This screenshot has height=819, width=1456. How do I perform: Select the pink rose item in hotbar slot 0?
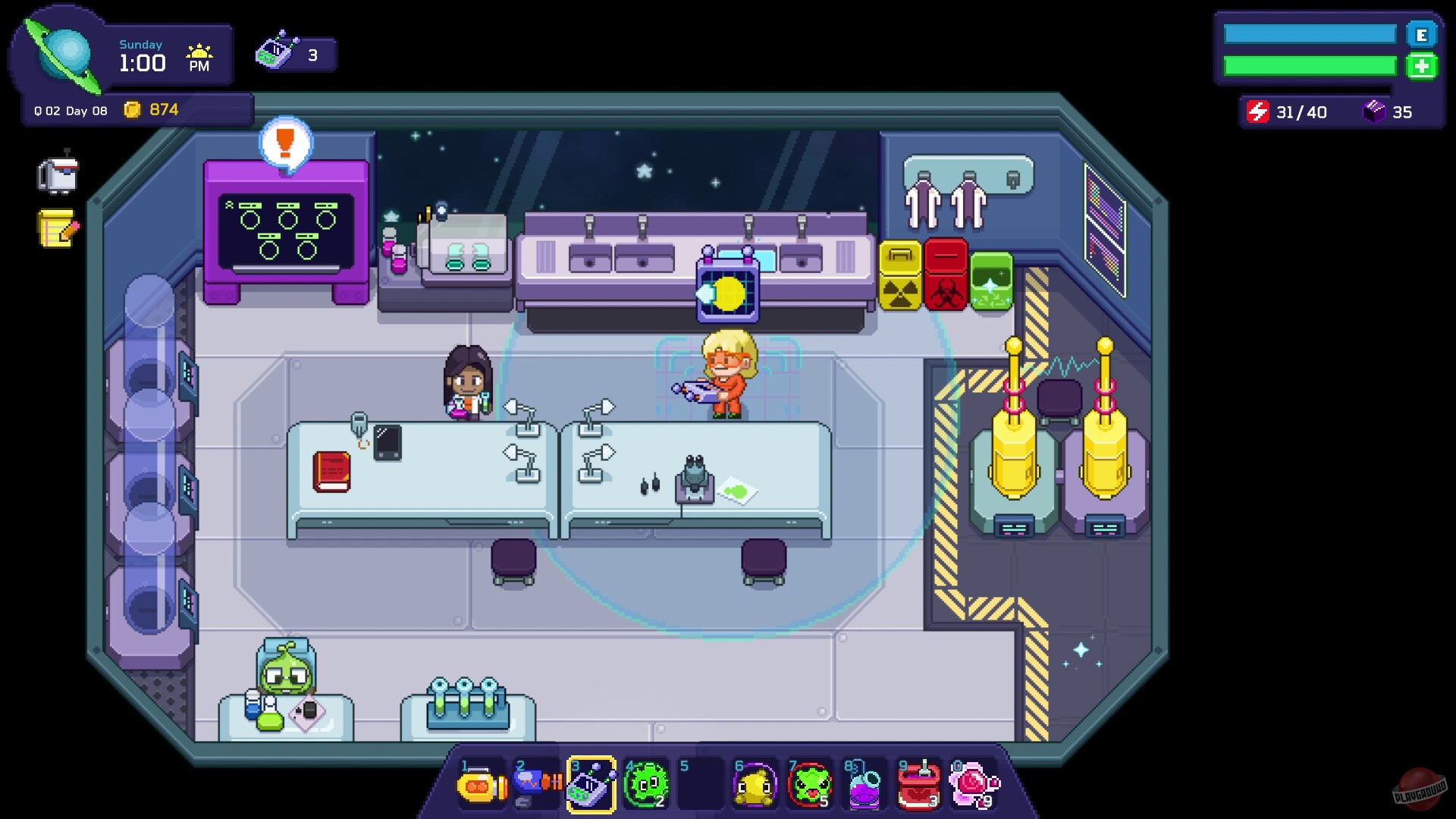coord(974,786)
